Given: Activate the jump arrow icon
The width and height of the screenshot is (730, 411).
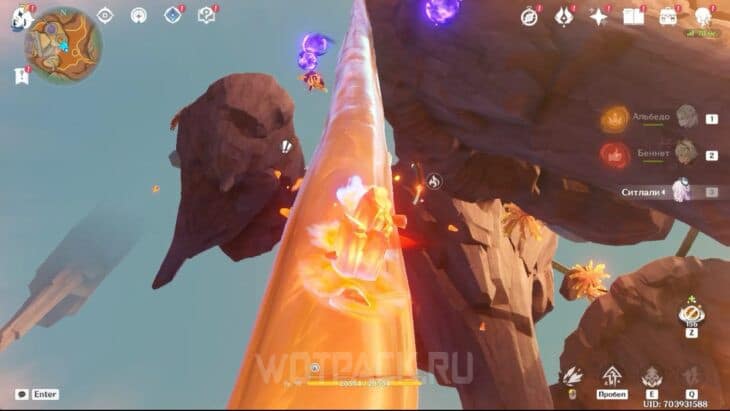Looking at the screenshot, I should [x=610, y=376].
